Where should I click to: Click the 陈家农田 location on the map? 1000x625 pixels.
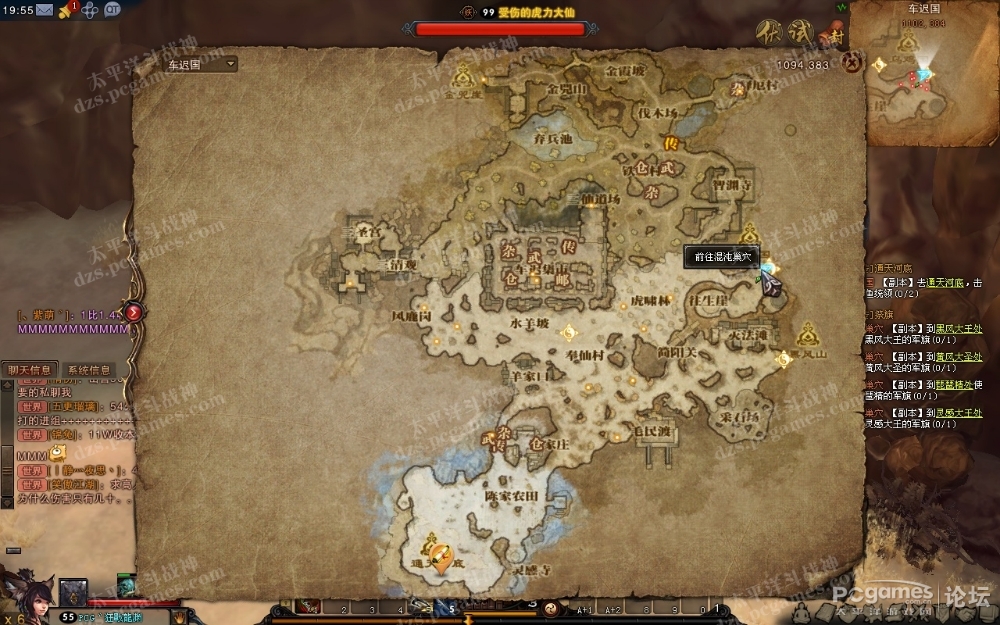pyautogui.click(x=511, y=496)
